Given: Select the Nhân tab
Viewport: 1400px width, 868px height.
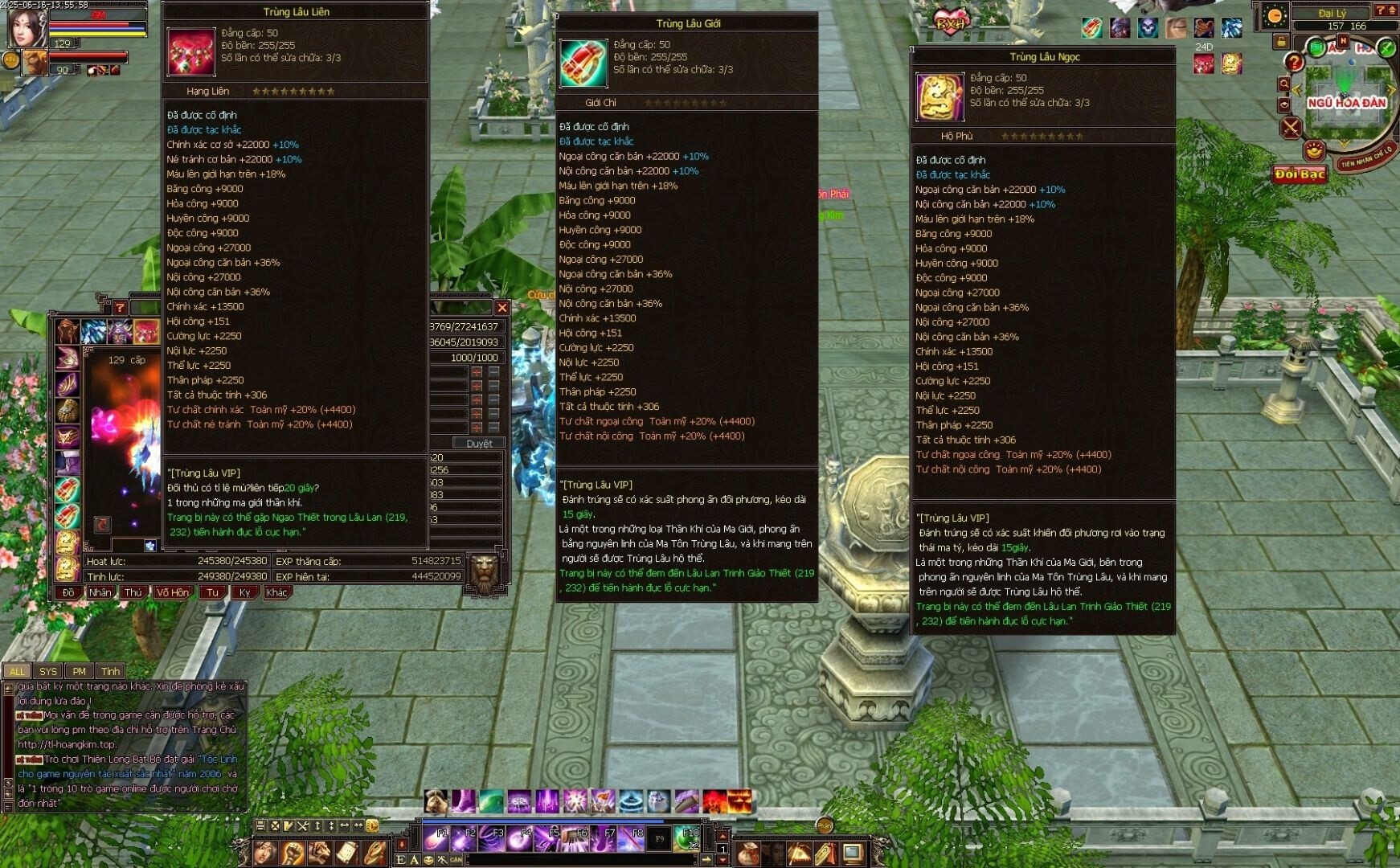Looking at the screenshot, I should click(x=100, y=592).
